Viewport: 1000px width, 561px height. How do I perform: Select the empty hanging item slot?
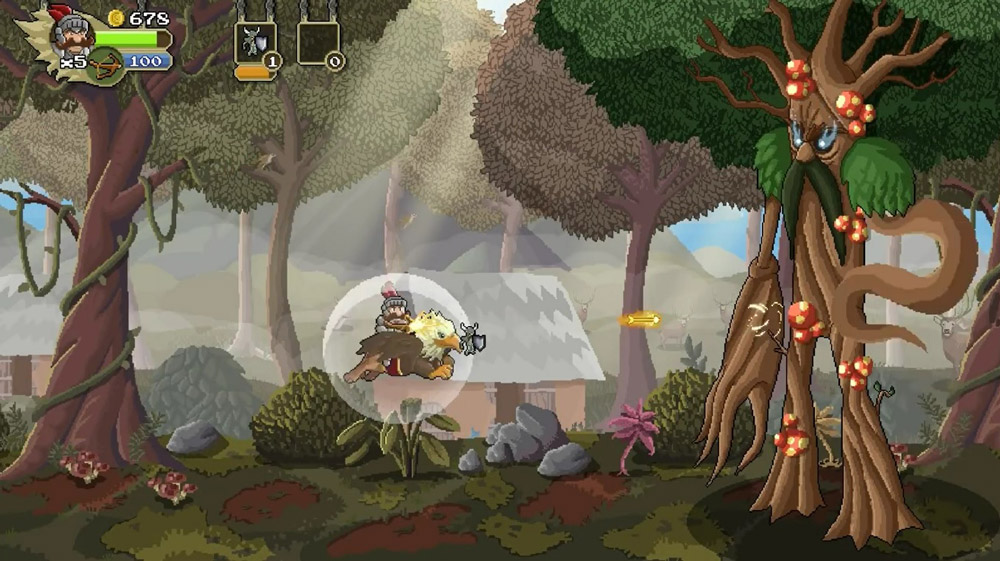(317, 43)
